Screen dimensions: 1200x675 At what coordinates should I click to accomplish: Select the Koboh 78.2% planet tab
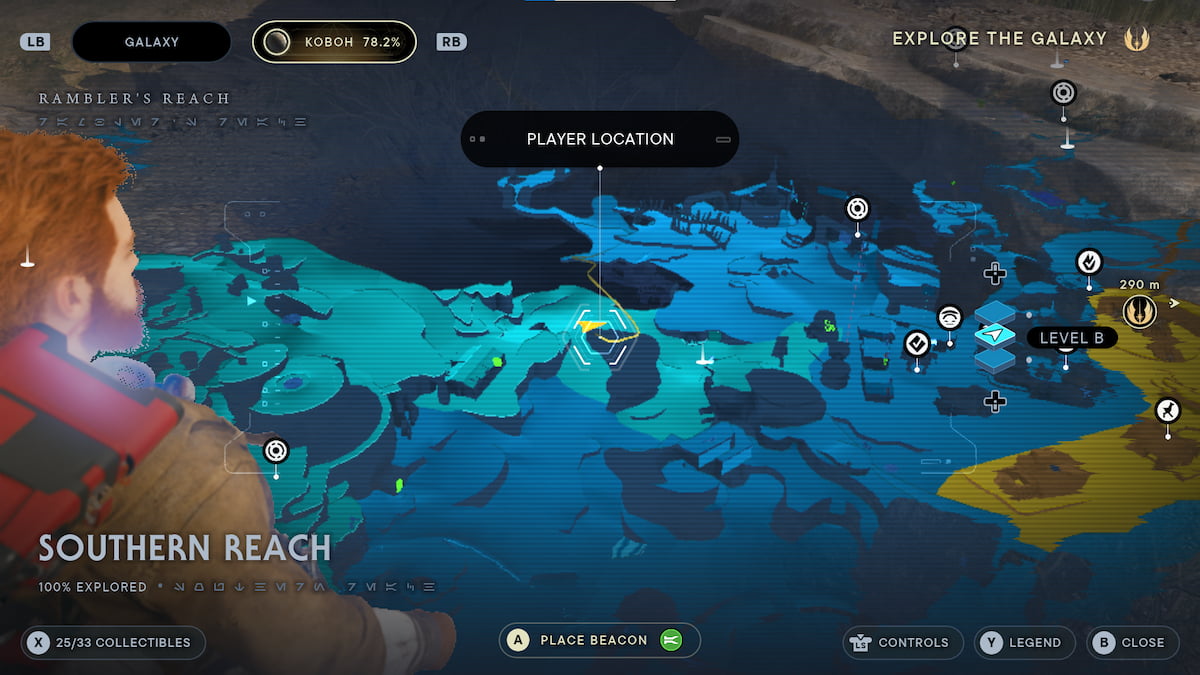[x=334, y=42]
